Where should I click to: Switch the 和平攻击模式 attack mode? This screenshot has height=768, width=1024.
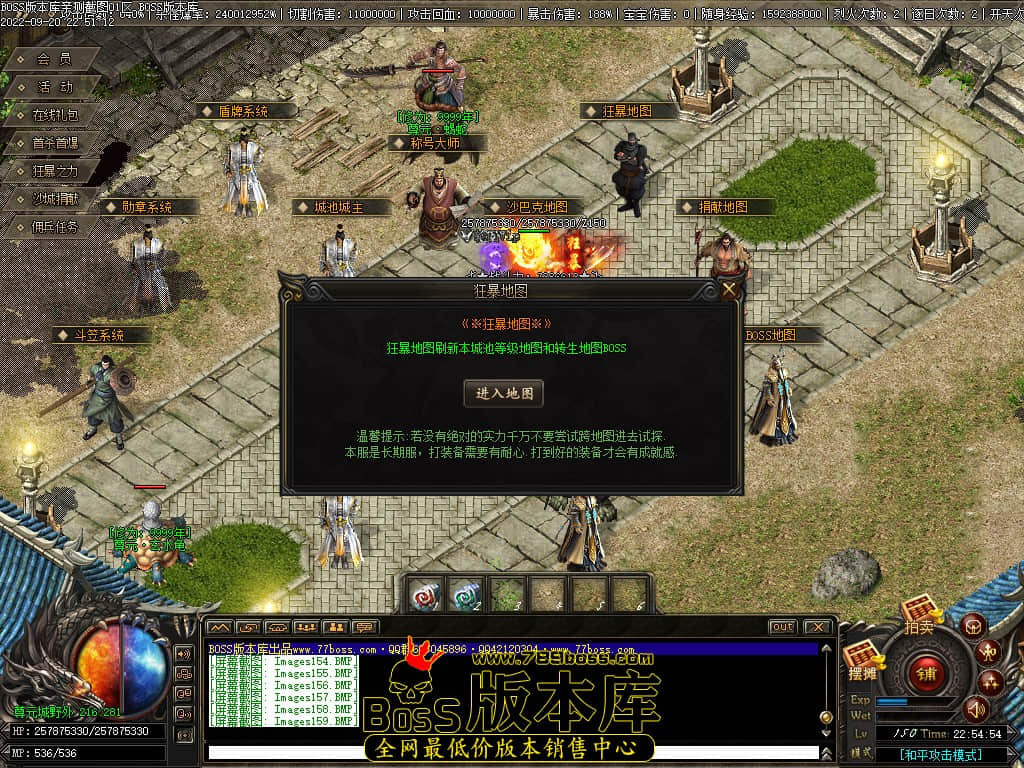938,755
